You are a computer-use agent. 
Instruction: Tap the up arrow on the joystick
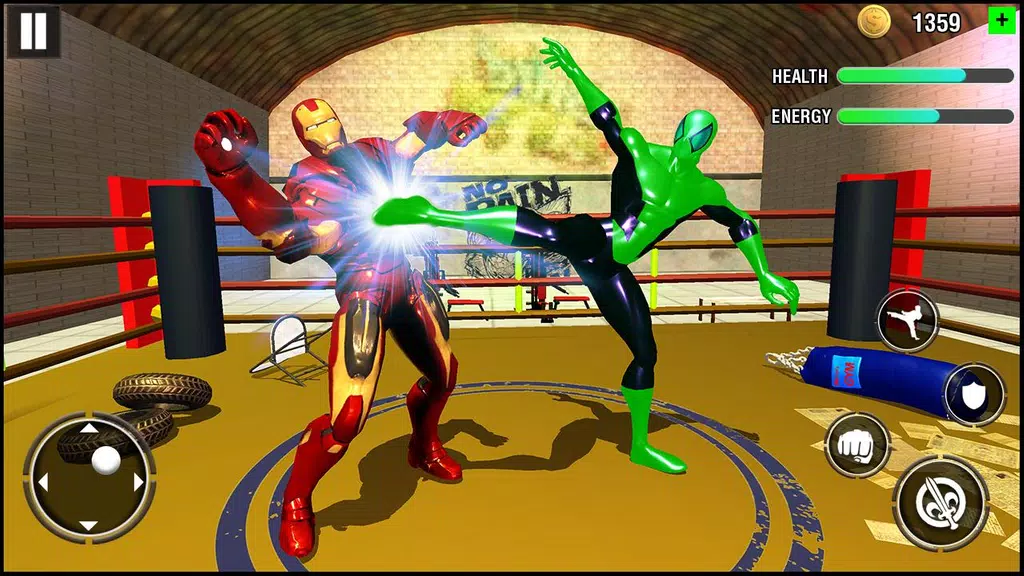point(89,429)
